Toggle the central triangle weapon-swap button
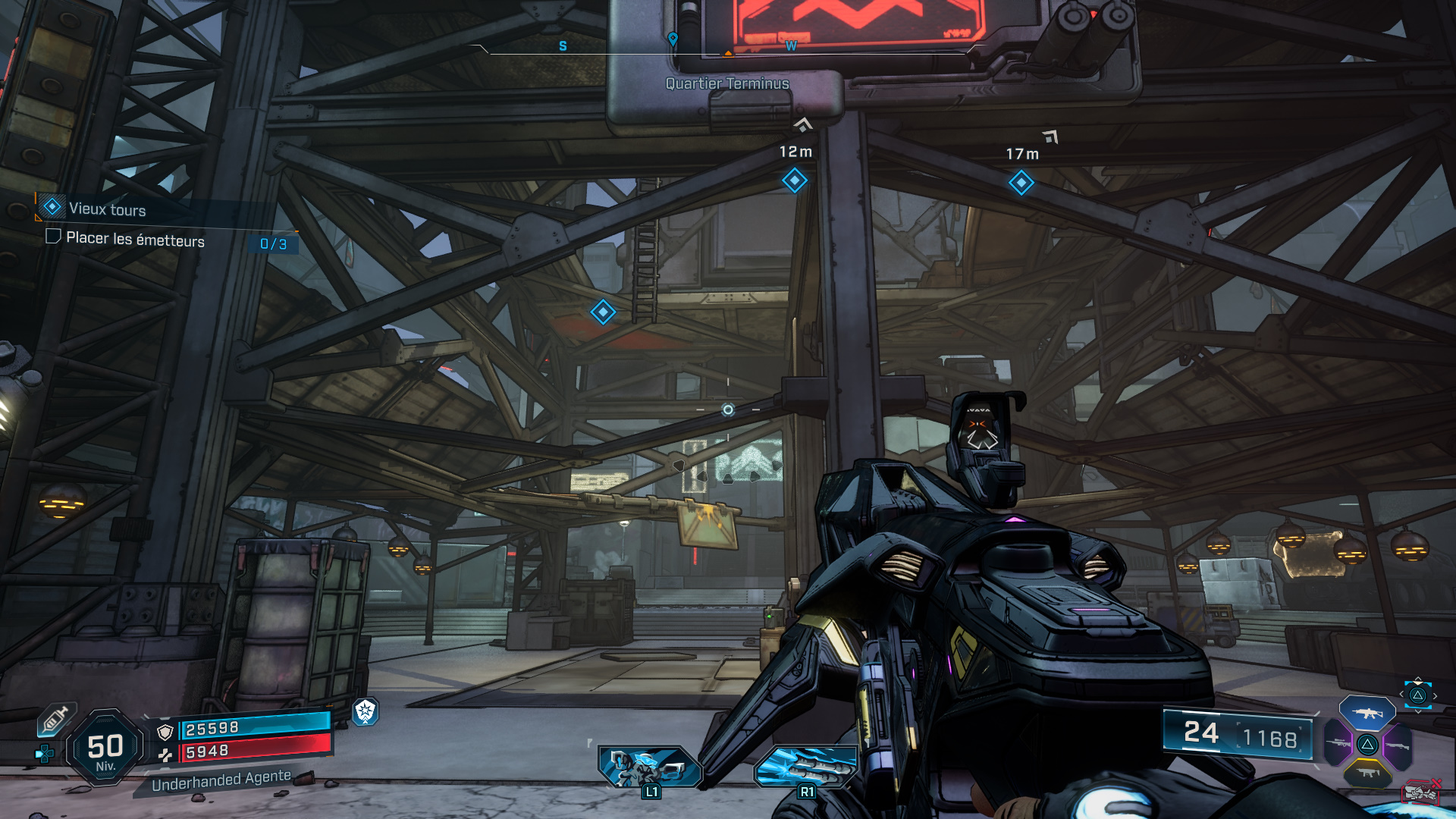Viewport: 1456px width, 819px height. click(1367, 745)
